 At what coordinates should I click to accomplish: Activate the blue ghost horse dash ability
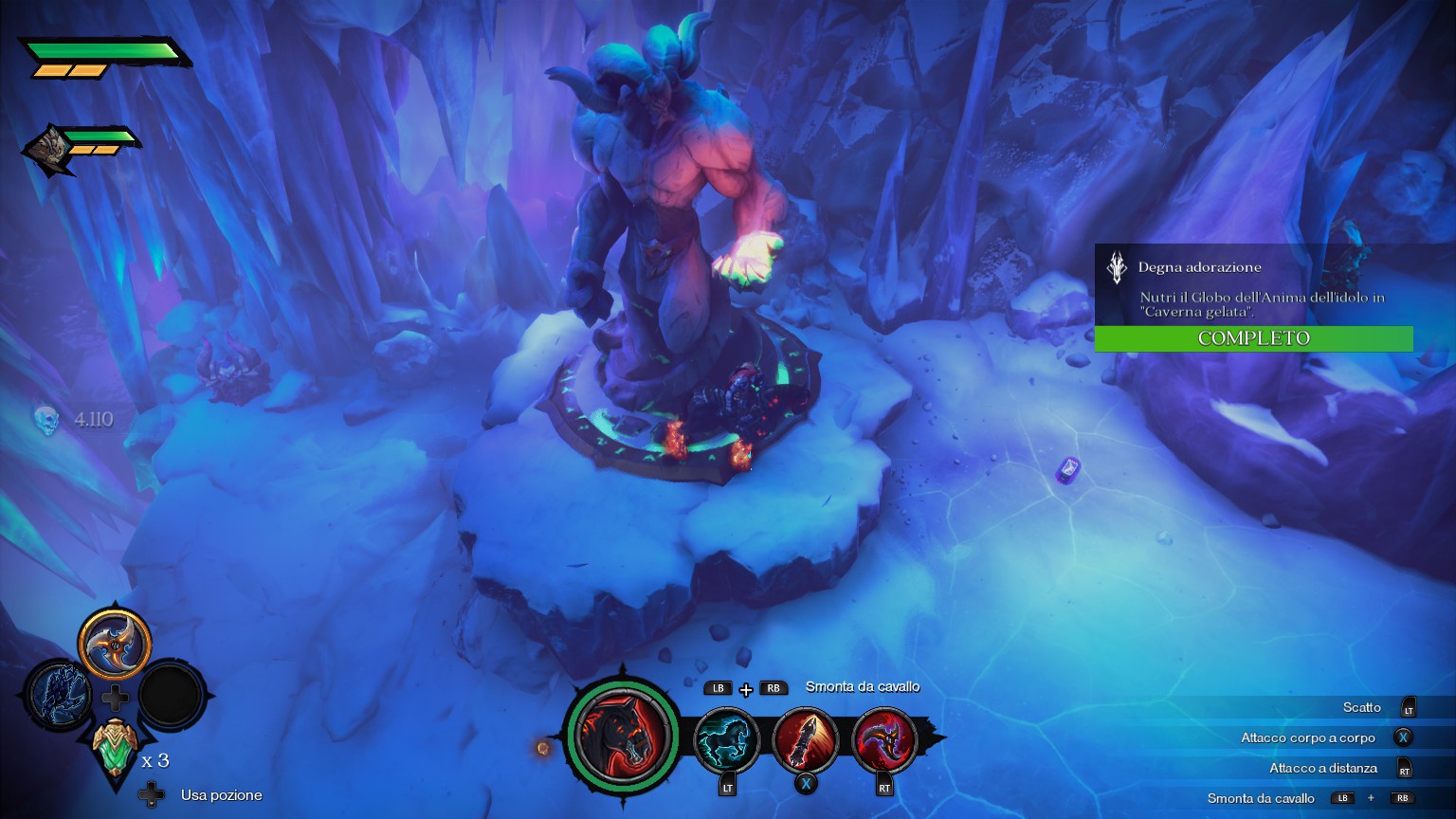point(727,740)
